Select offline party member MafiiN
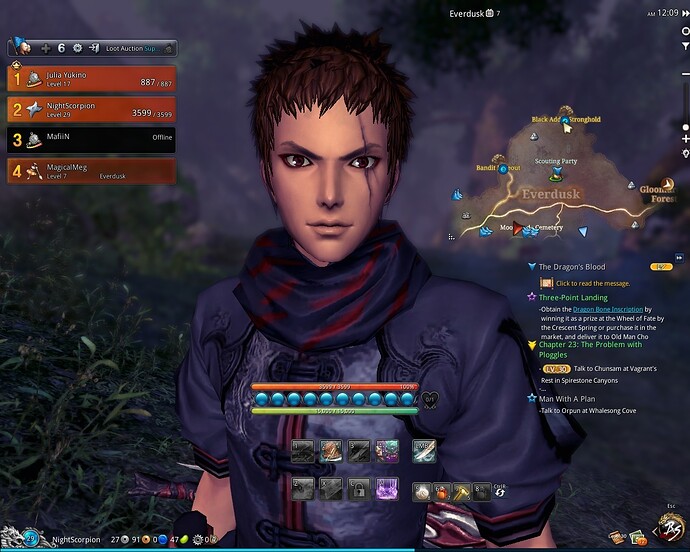Screen dimensions: 690x552 pyautogui.click(x=91, y=141)
